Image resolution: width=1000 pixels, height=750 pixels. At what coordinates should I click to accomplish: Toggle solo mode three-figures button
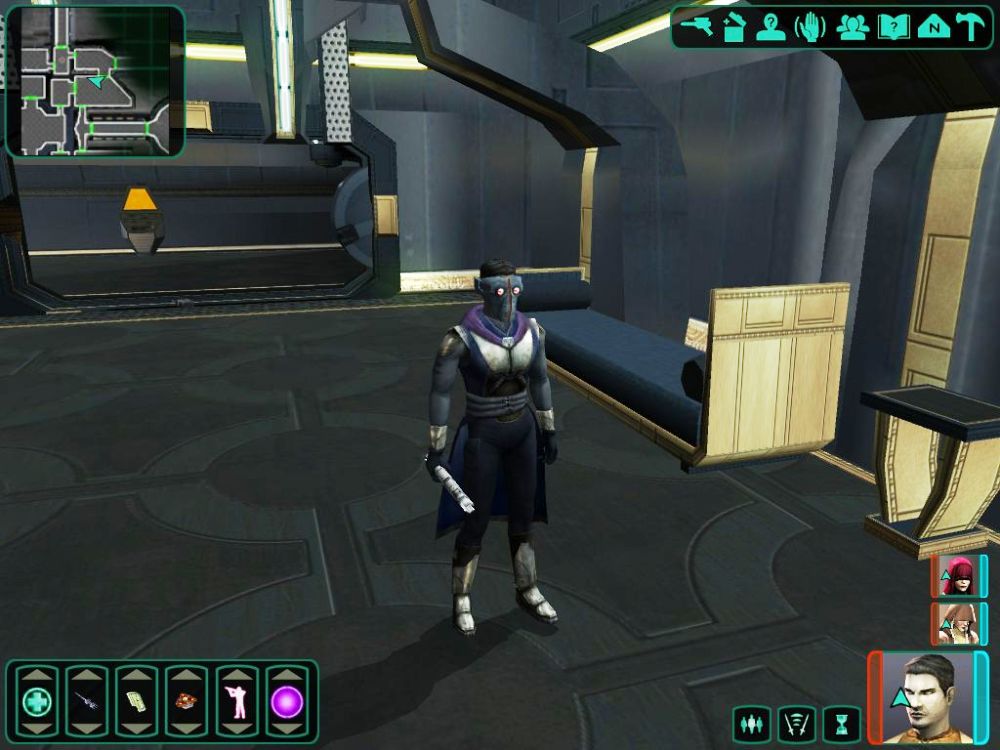click(x=750, y=723)
